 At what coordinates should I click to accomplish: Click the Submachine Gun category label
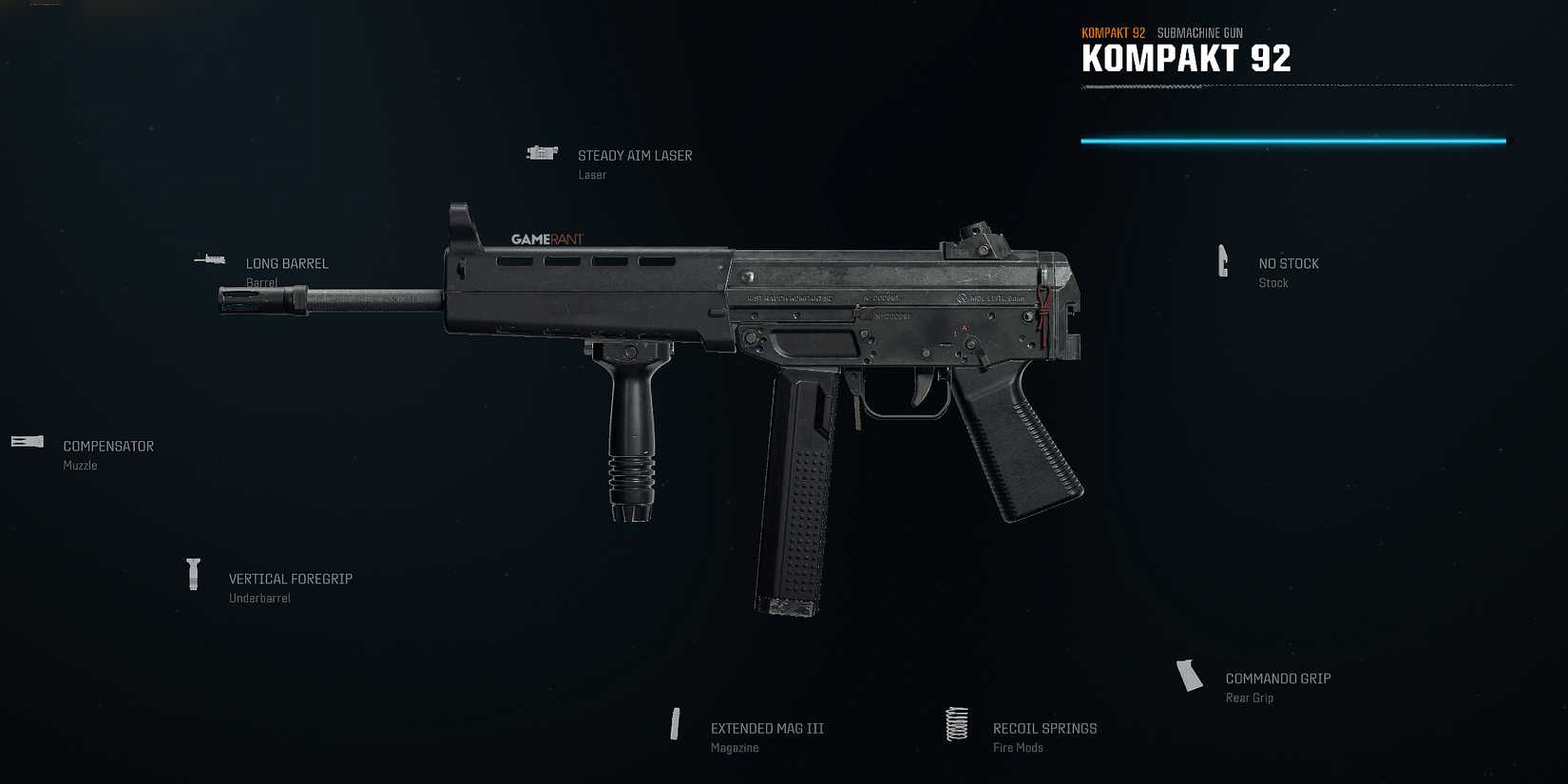(1201, 31)
